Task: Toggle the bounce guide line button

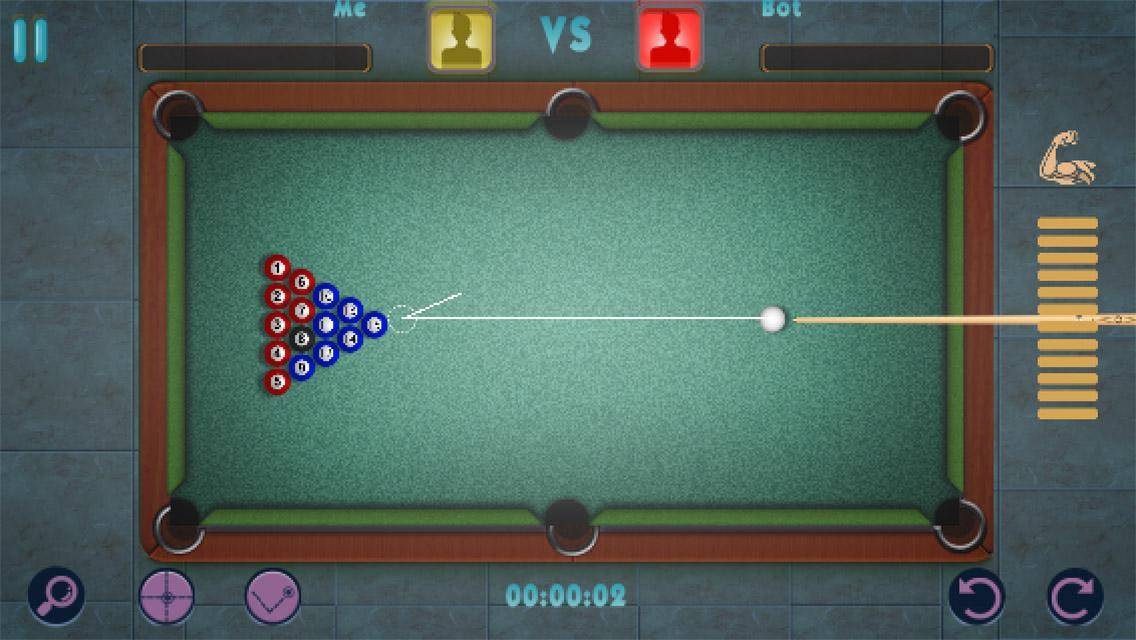Action: coord(273,596)
